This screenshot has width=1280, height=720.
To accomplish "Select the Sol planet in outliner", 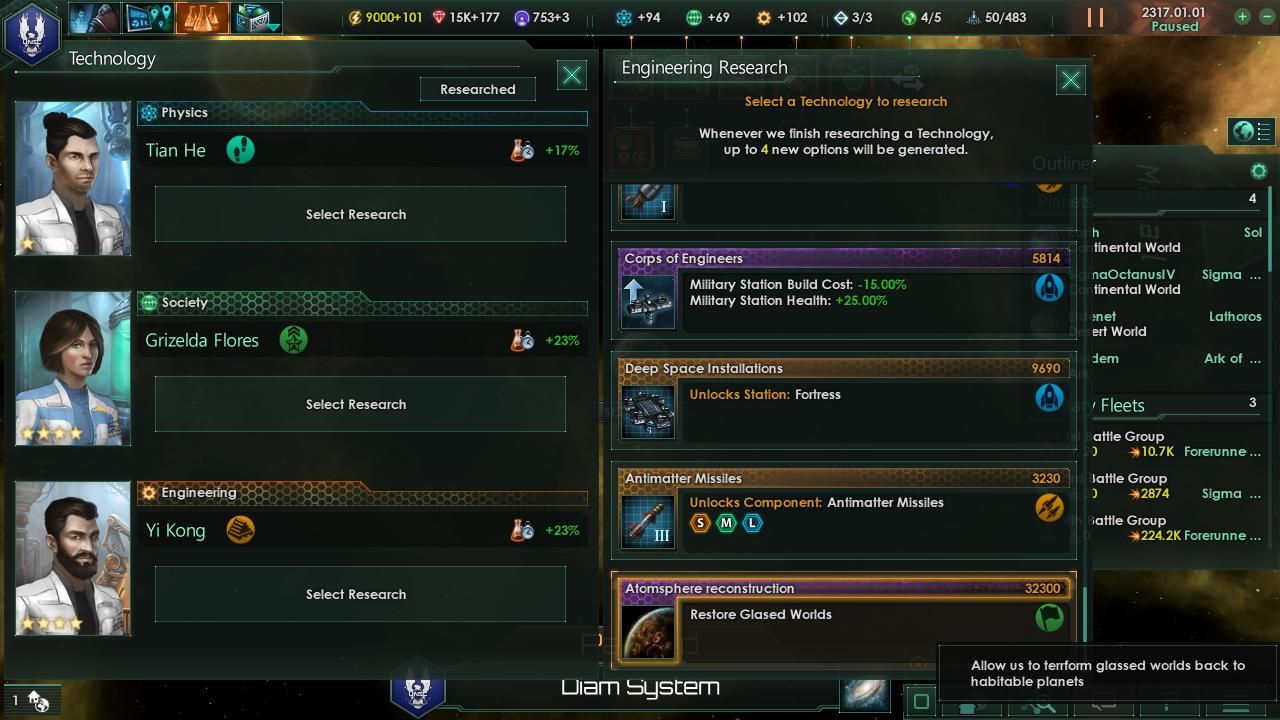I will 1252,232.
